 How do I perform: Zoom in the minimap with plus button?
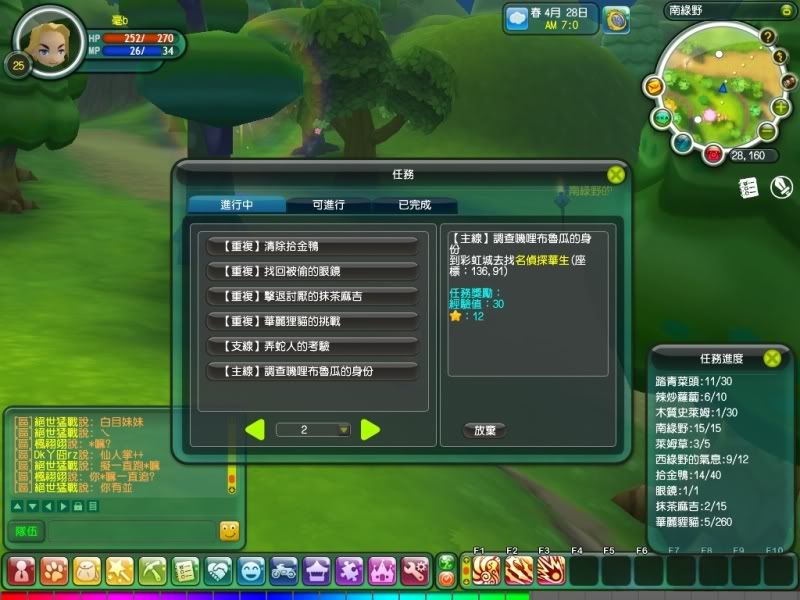(x=779, y=107)
